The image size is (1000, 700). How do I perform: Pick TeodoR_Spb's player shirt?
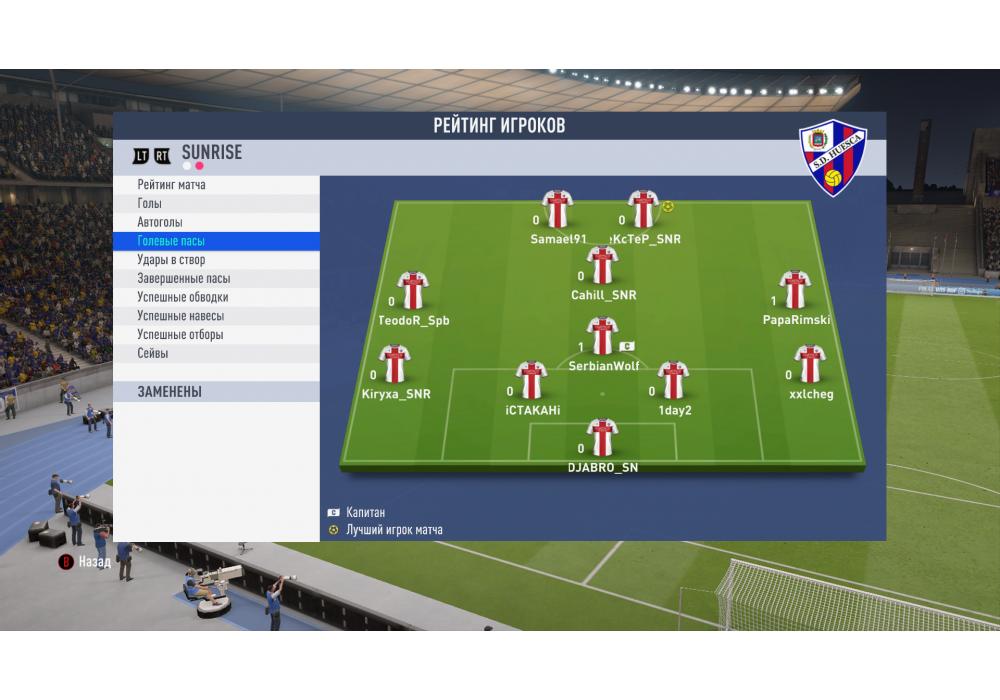click(x=412, y=290)
